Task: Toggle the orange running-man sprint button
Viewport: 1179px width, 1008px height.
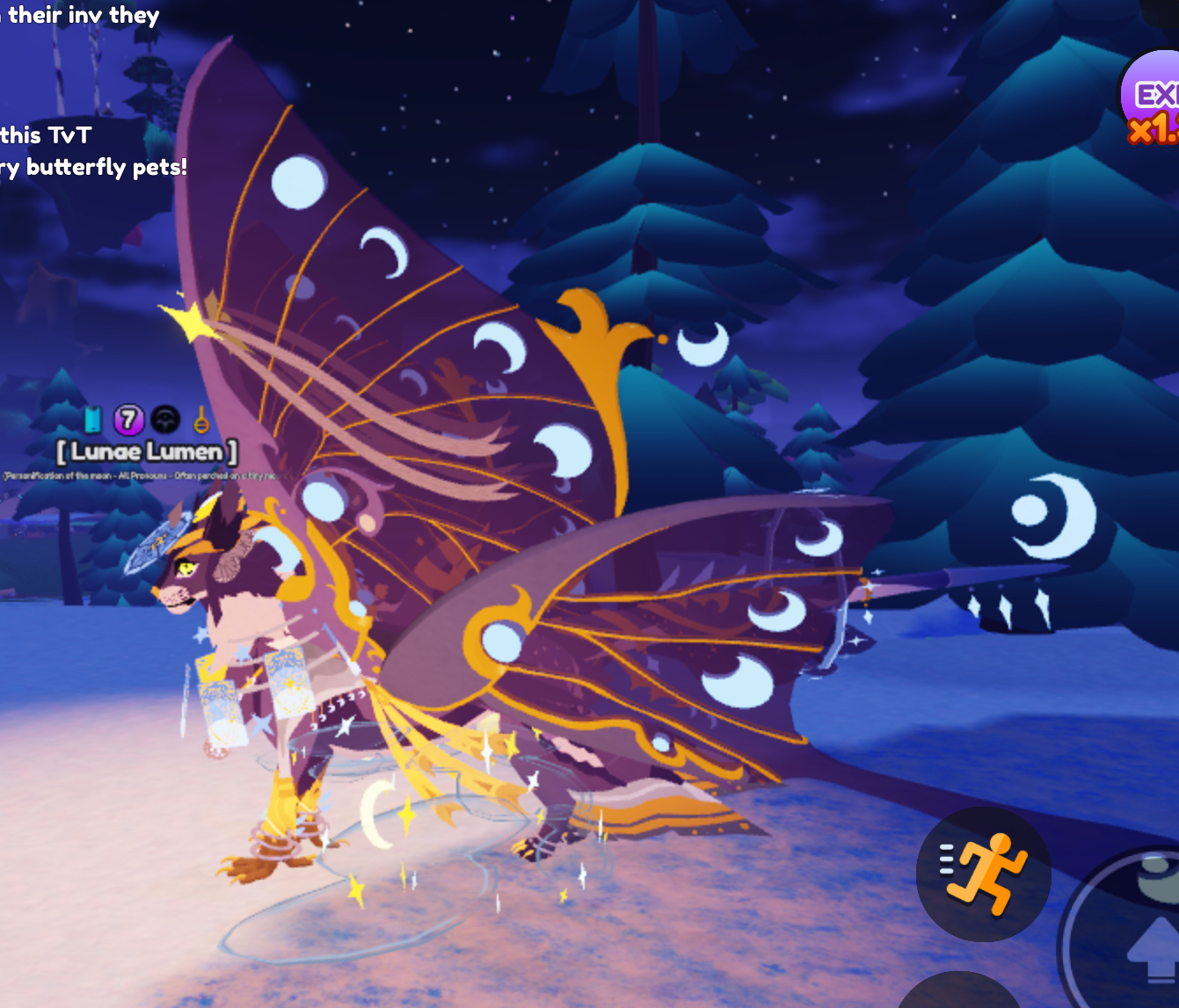Action: coord(983,874)
